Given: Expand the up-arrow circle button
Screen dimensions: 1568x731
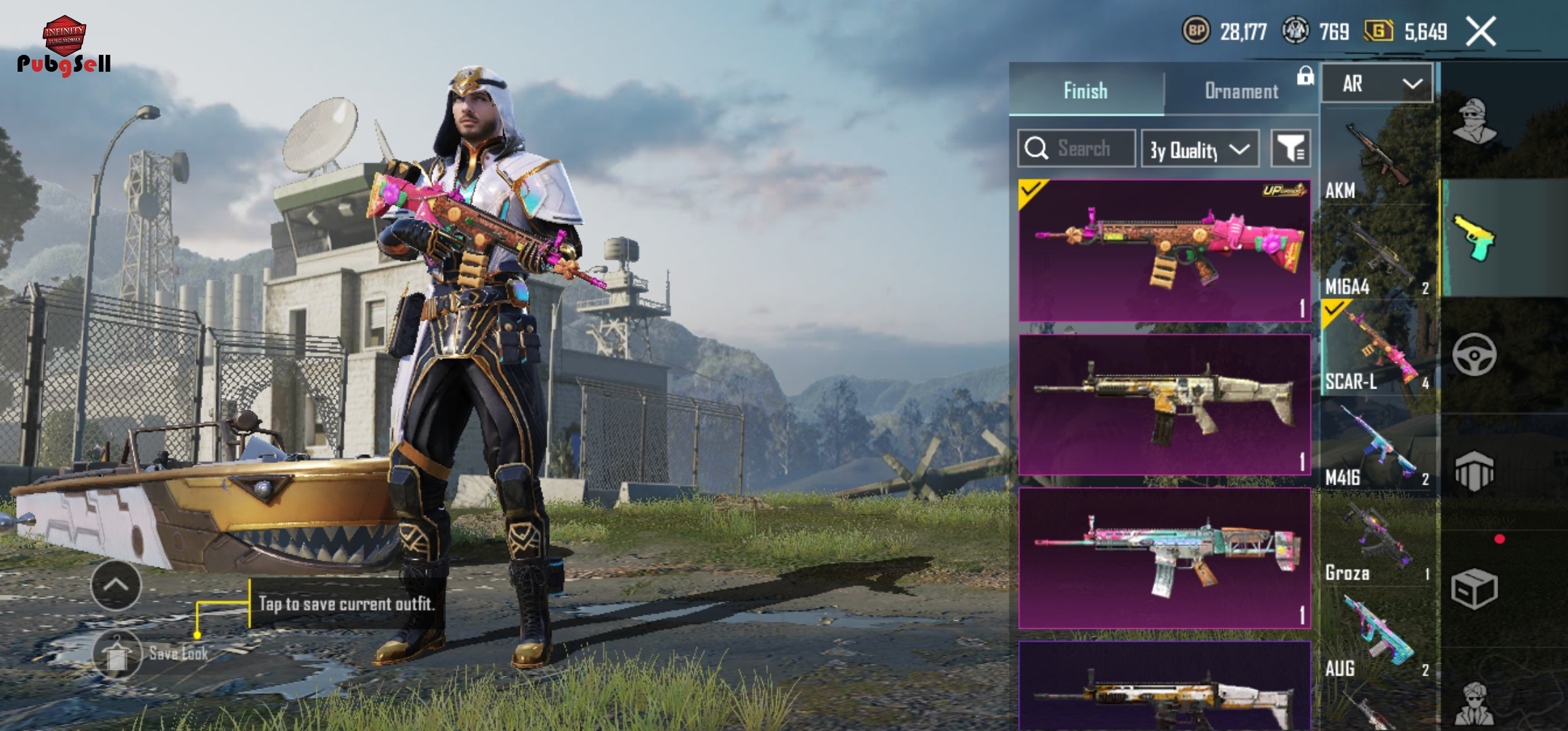Looking at the screenshot, I should 116,585.
